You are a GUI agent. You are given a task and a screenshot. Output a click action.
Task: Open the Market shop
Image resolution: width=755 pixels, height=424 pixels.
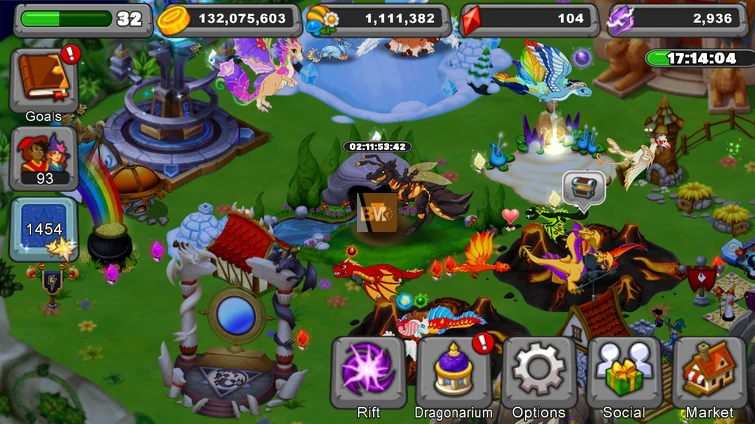pyautogui.click(x=709, y=374)
